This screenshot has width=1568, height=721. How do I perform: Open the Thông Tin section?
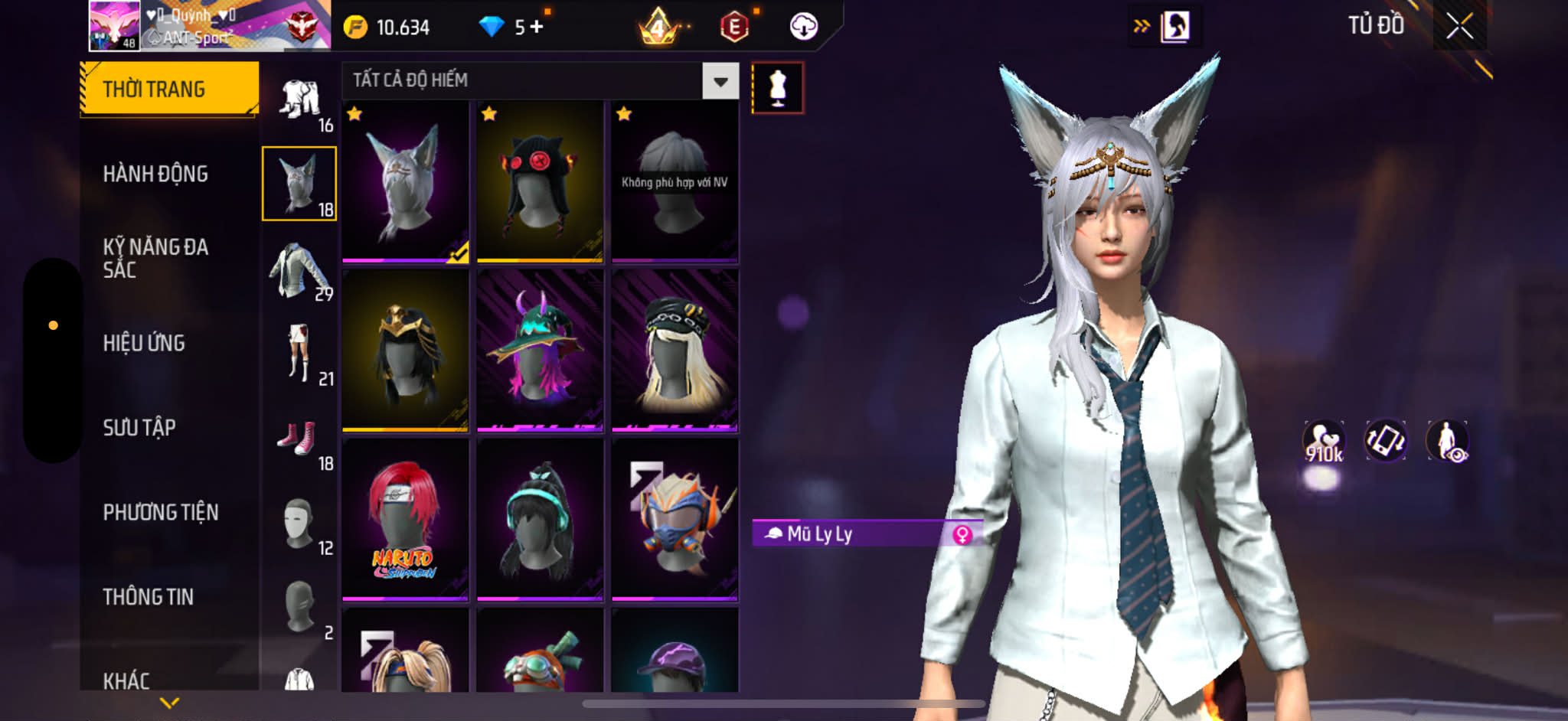149,596
